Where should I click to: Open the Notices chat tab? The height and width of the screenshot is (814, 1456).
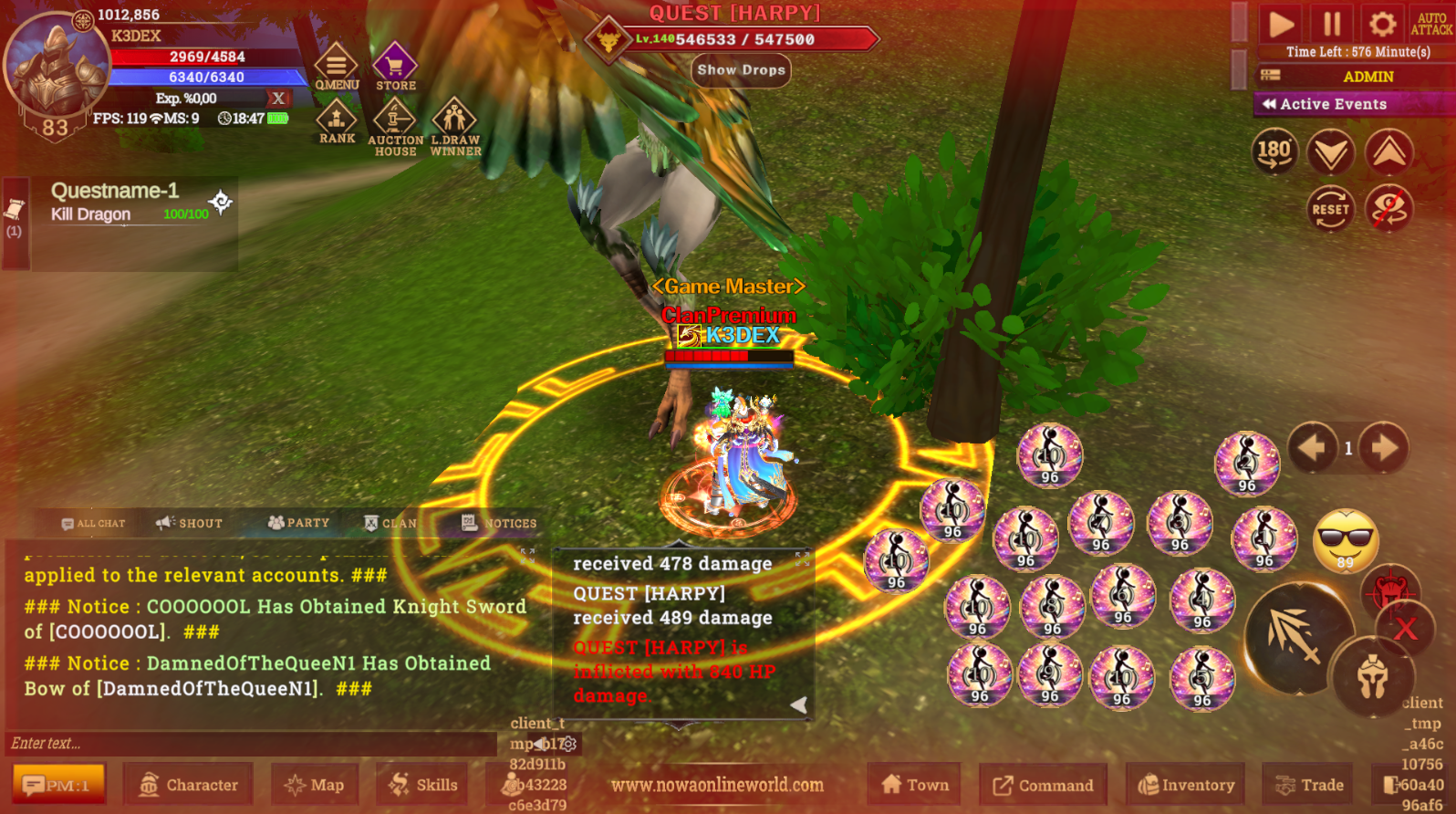(497, 523)
